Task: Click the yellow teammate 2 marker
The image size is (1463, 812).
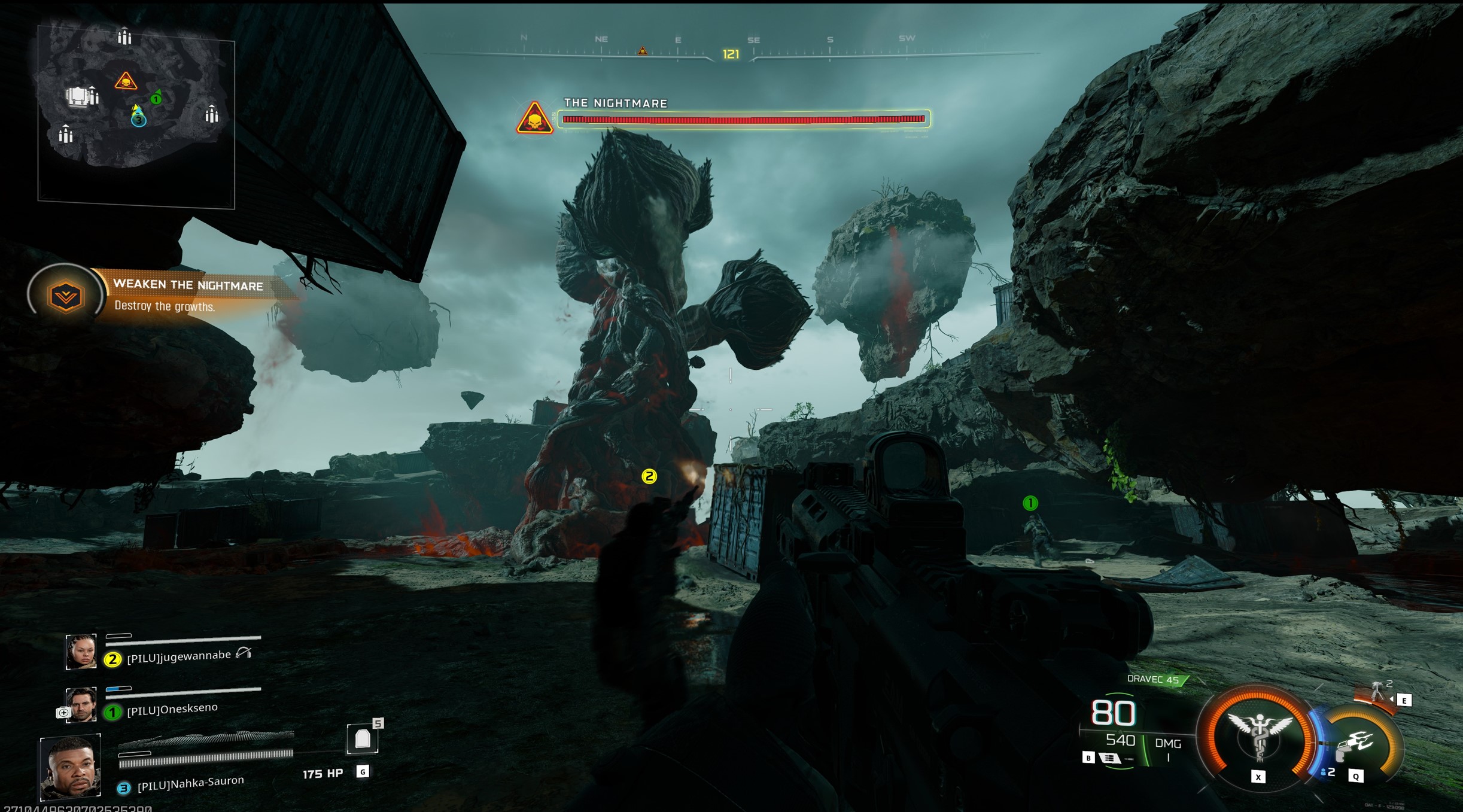Action: [649, 476]
